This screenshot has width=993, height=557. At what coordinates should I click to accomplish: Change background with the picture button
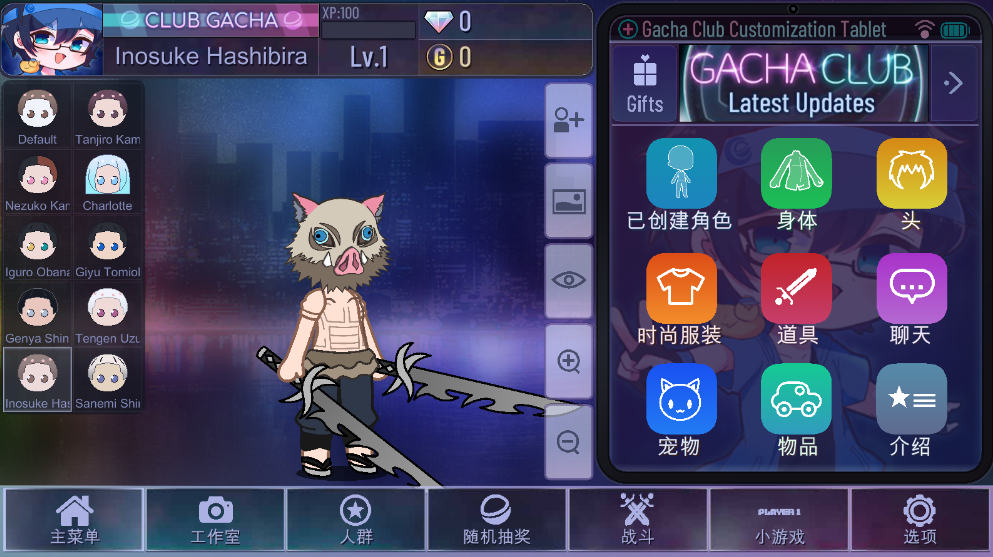[569, 200]
